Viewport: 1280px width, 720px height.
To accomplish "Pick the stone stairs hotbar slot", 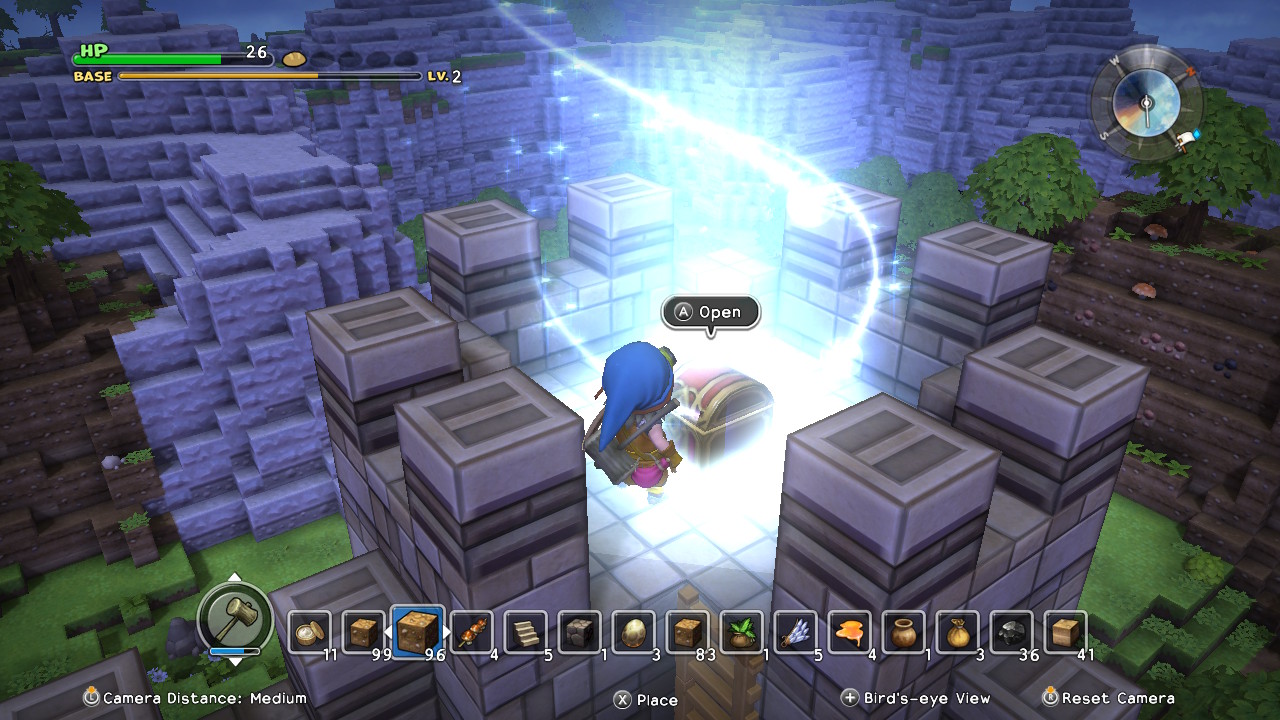I will (525, 632).
